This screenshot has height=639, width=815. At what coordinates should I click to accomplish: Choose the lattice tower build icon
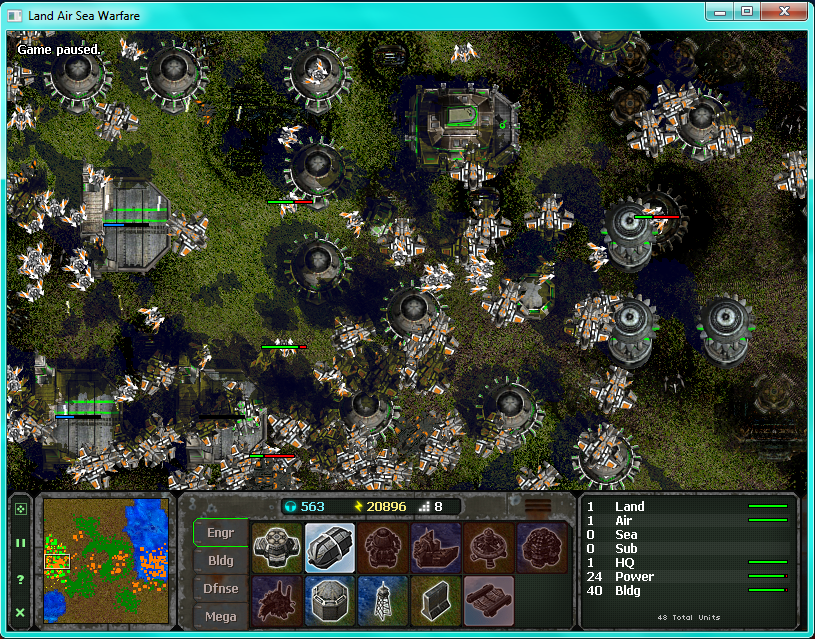pyautogui.click(x=383, y=600)
